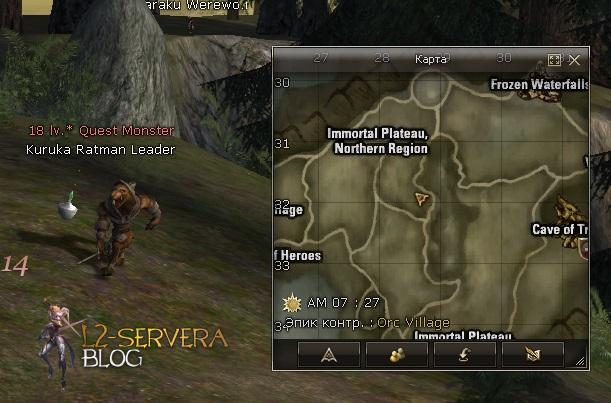Viewport: 611px width, 403px height.
Task: Click the crossed-out arrow map button
Action: click(x=532, y=355)
